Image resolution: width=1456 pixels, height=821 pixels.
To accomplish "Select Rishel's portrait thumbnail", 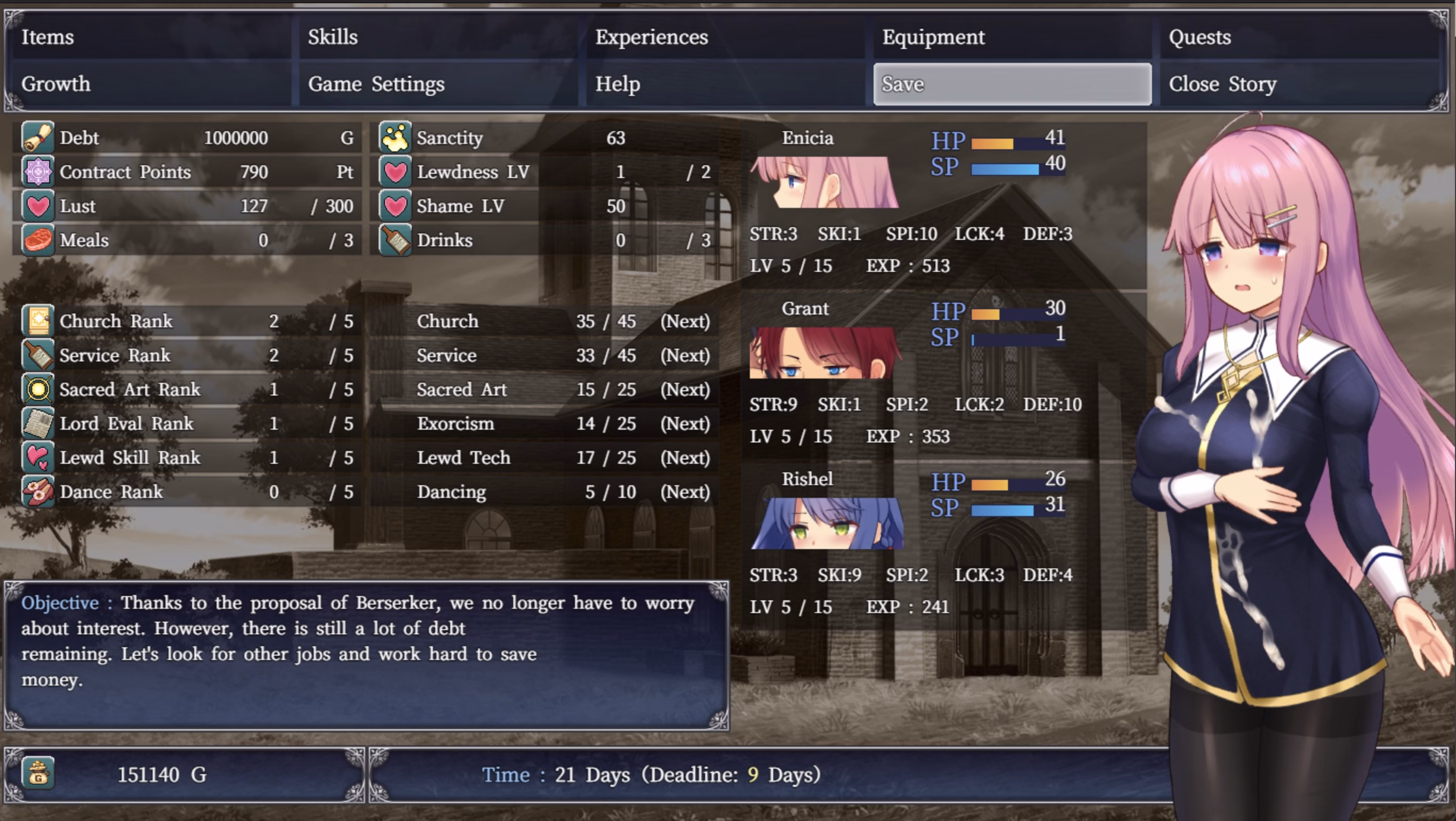I will (828, 522).
